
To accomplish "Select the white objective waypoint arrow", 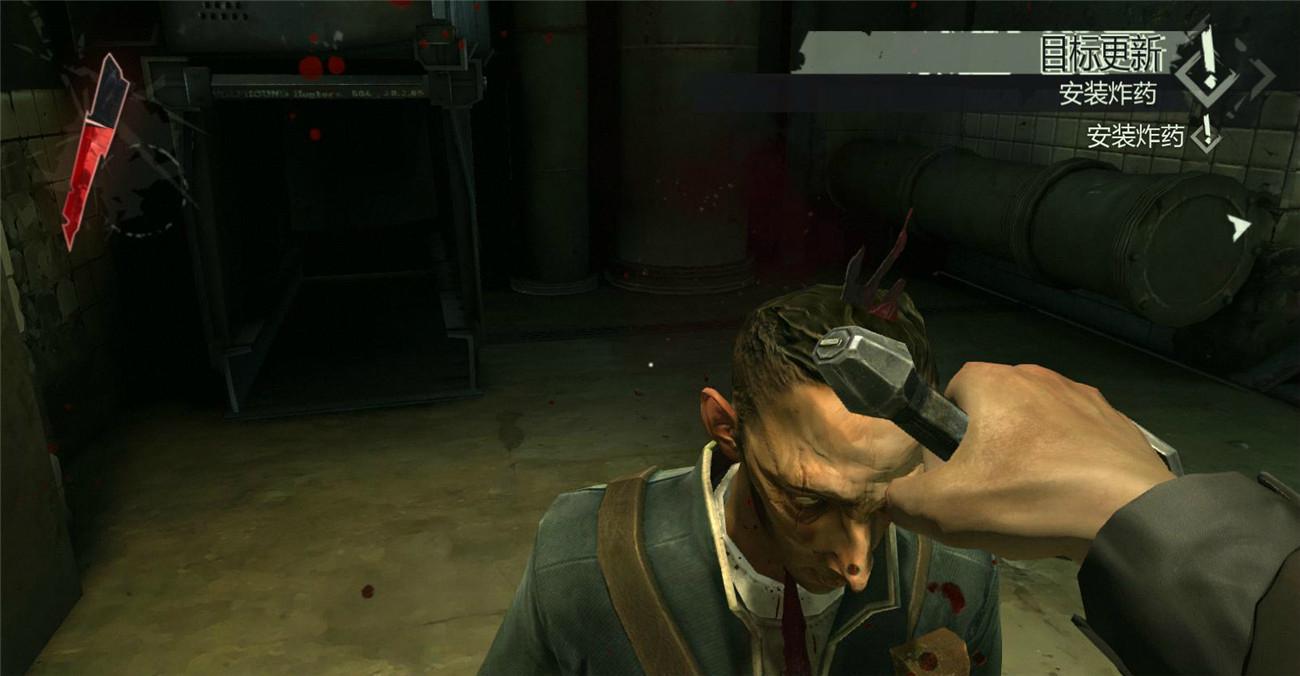I will (x=1240, y=228).
